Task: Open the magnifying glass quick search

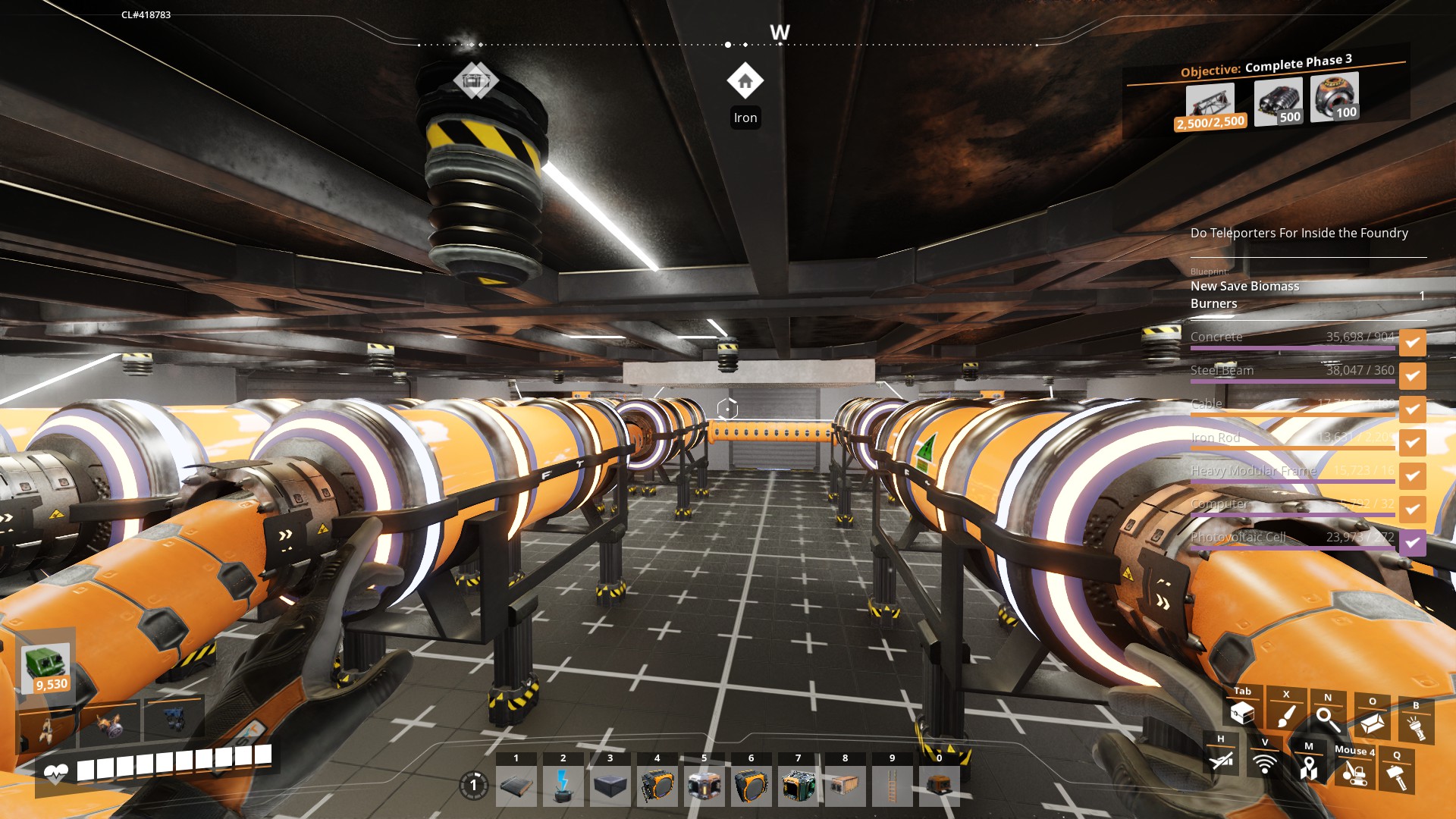Action: click(1328, 718)
